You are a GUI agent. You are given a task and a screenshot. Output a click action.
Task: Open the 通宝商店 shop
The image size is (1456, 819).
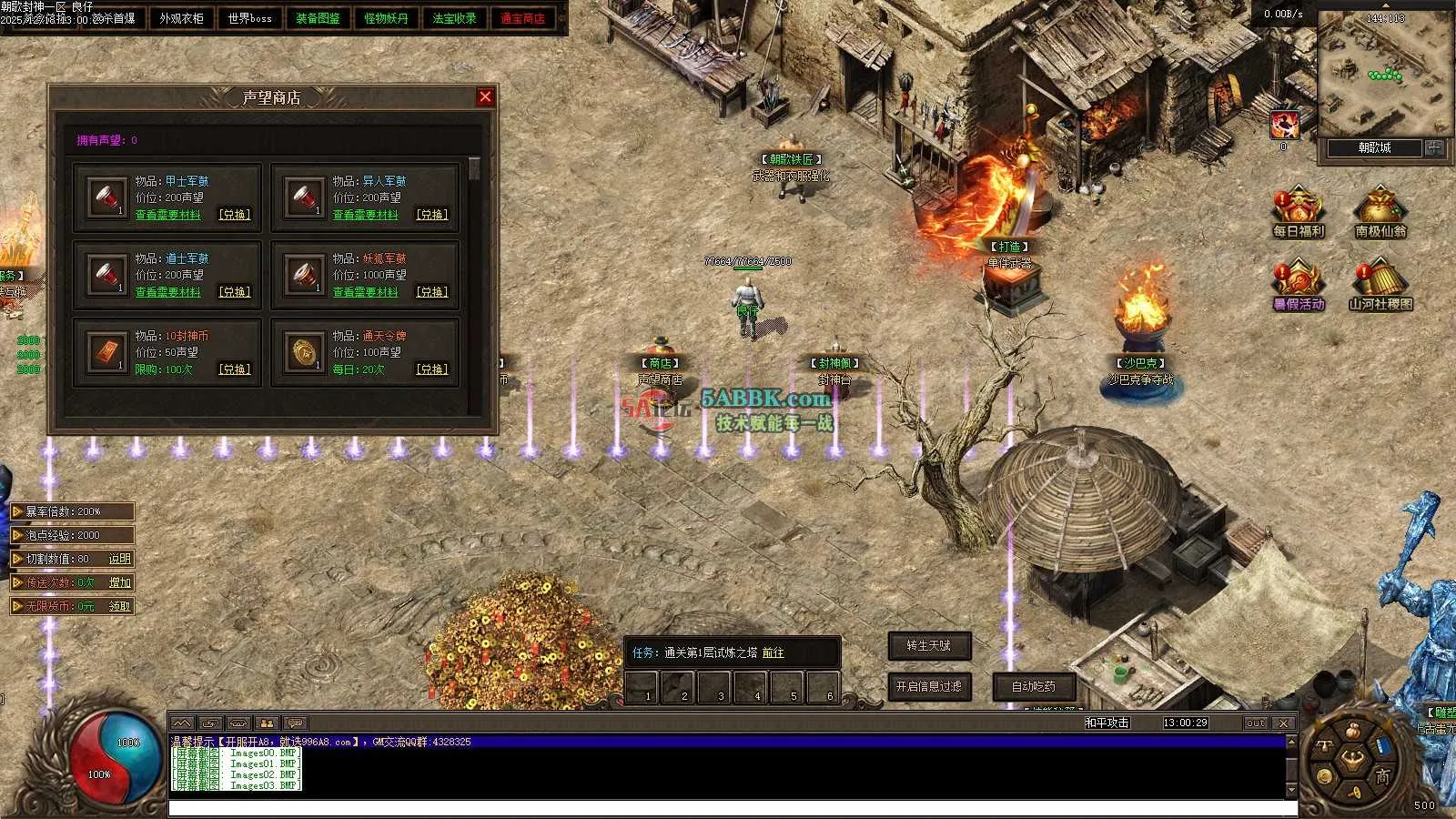tap(522, 18)
